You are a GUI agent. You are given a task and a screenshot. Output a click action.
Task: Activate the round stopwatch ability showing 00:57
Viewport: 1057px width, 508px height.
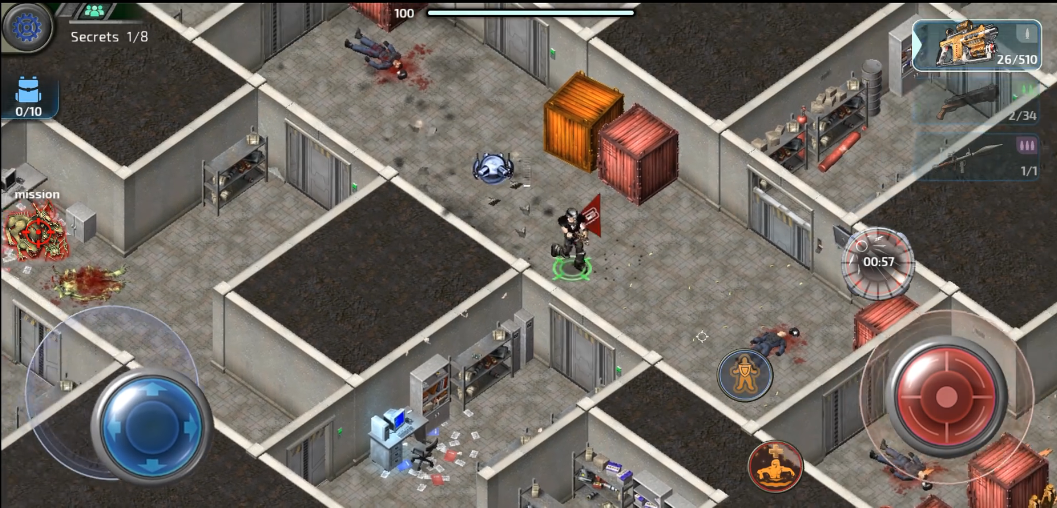click(878, 262)
